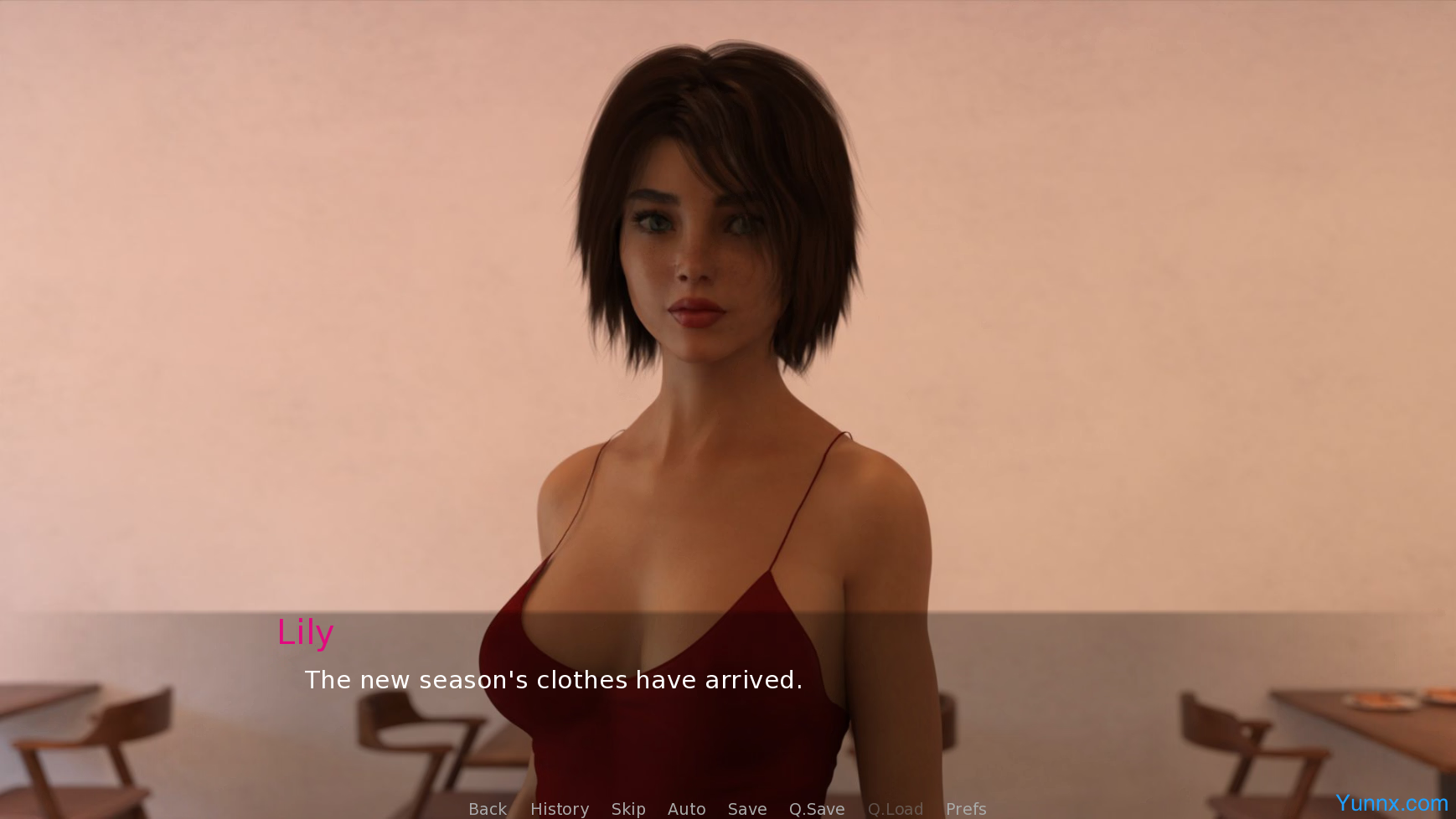
Task: Quick save with Q.Save
Action: pos(817,809)
